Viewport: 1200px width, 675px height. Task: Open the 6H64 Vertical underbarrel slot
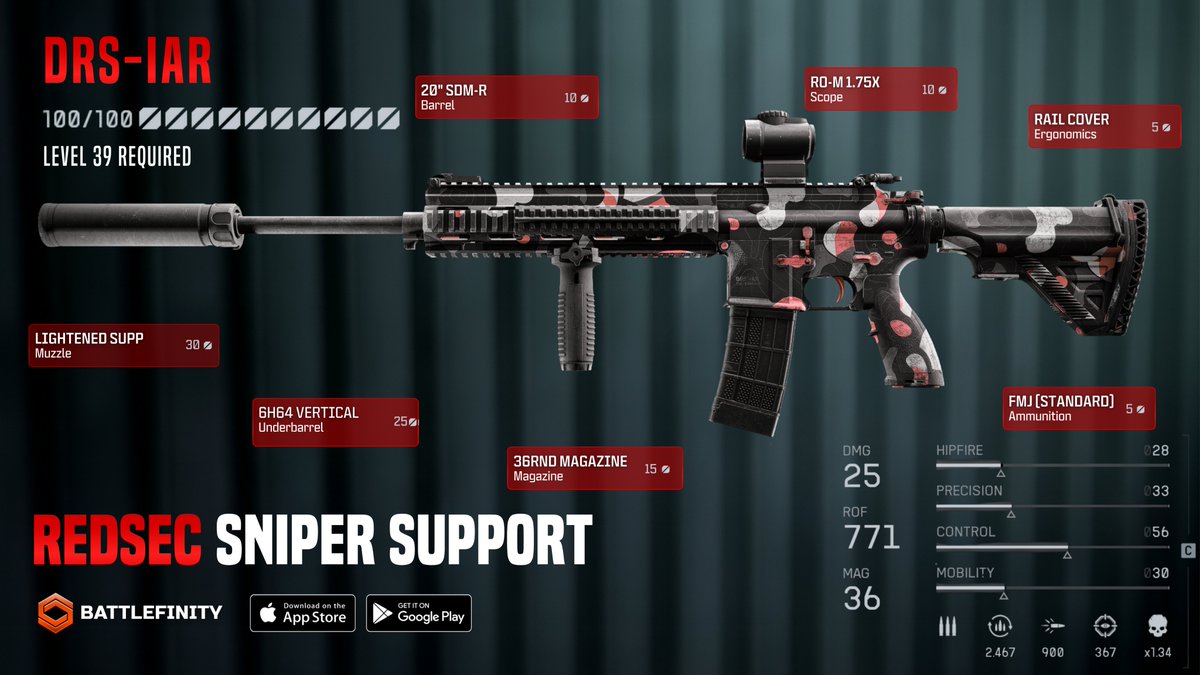tap(334, 420)
